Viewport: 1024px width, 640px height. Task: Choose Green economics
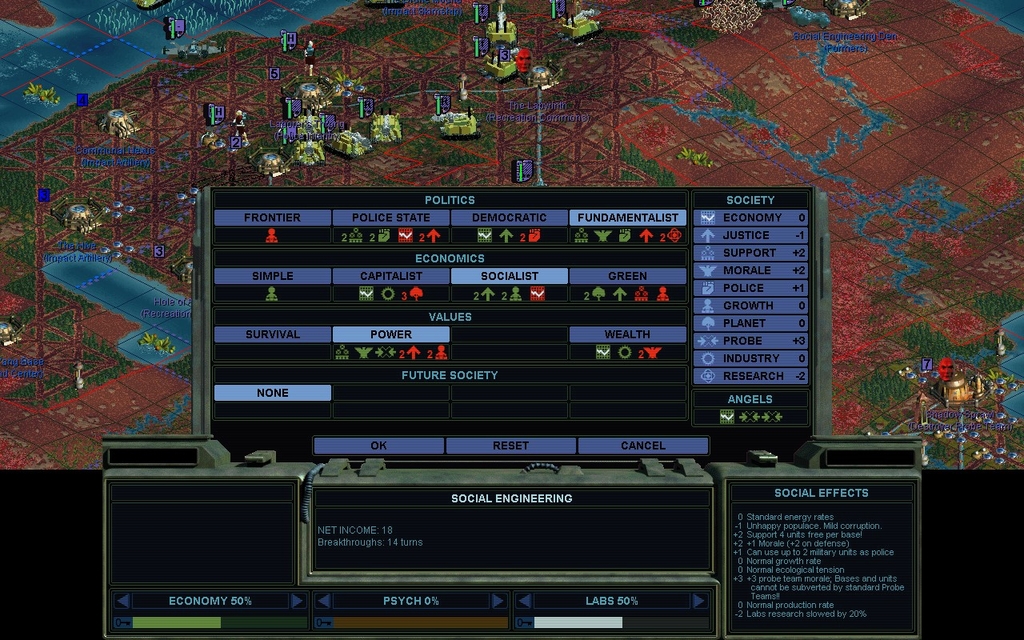tap(627, 276)
